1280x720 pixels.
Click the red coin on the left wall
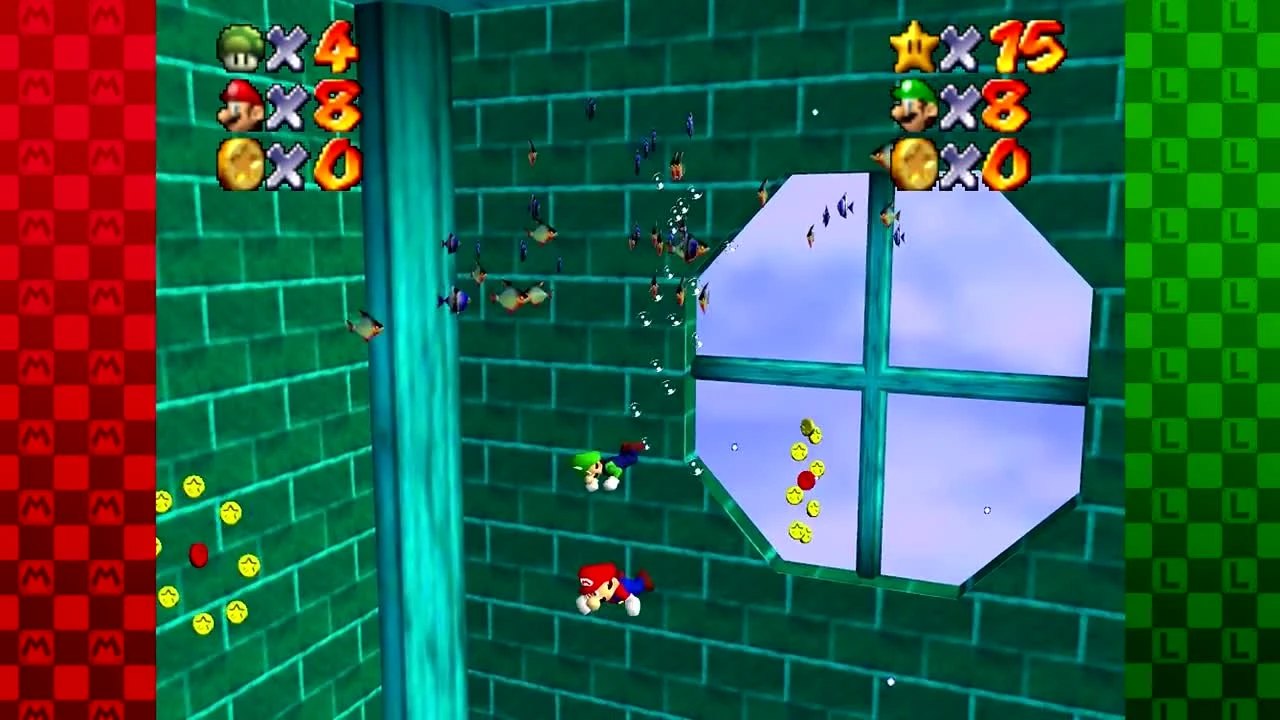[x=198, y=556]
